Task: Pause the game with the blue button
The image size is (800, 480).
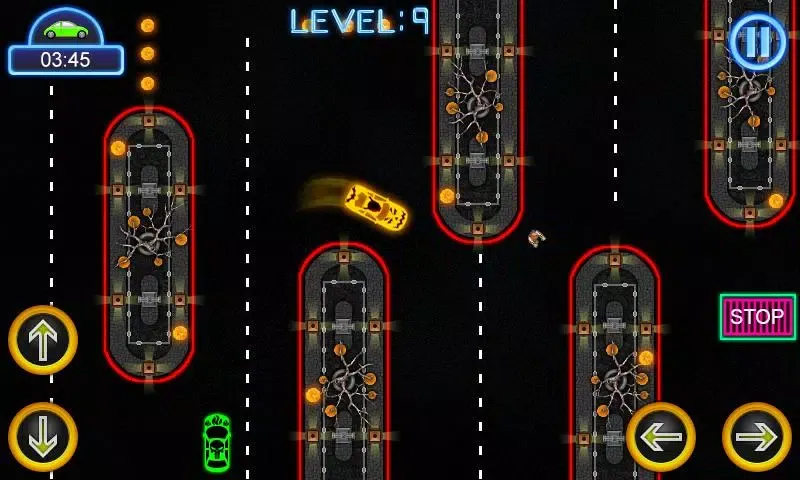Action: click(758, 41)
